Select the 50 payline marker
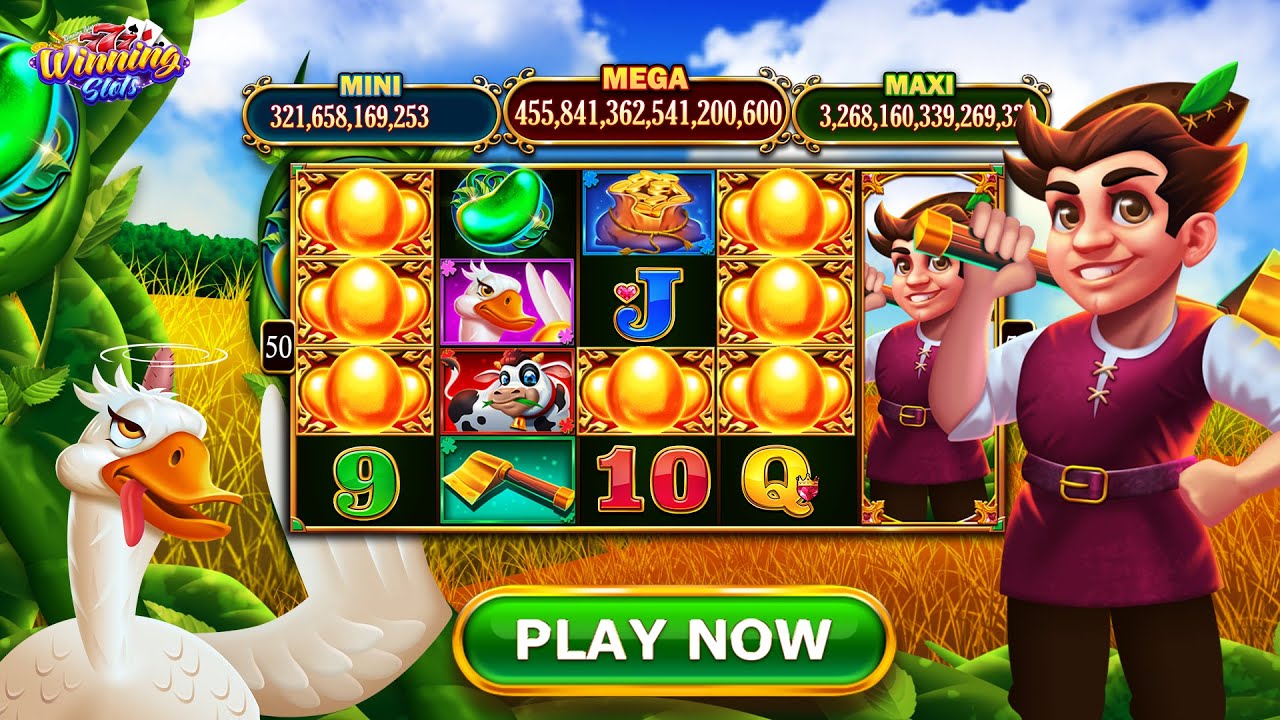This screenshot has width=1280, height=720. (x=279, y=347)
